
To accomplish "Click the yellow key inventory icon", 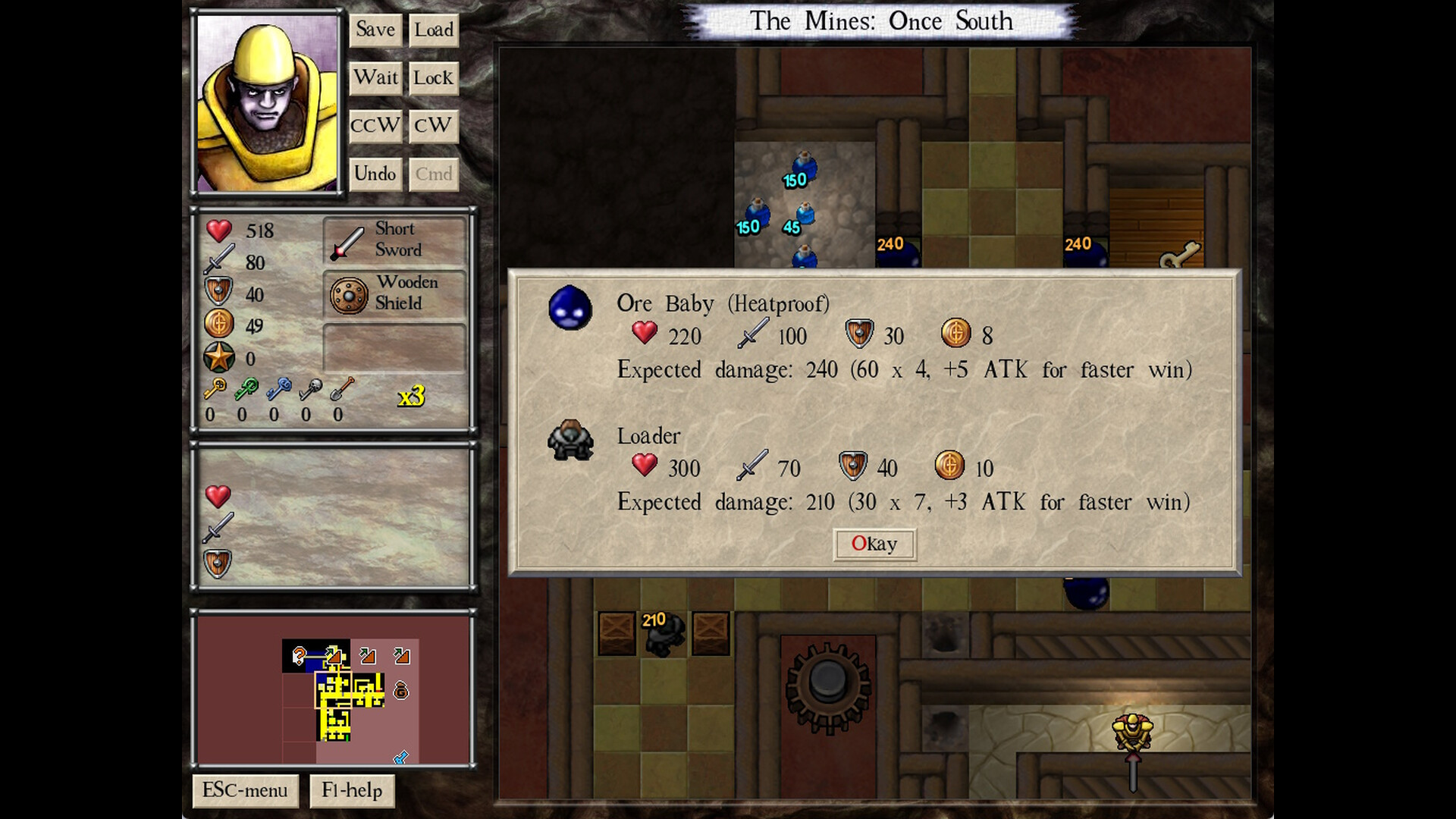I will point(215,387).
